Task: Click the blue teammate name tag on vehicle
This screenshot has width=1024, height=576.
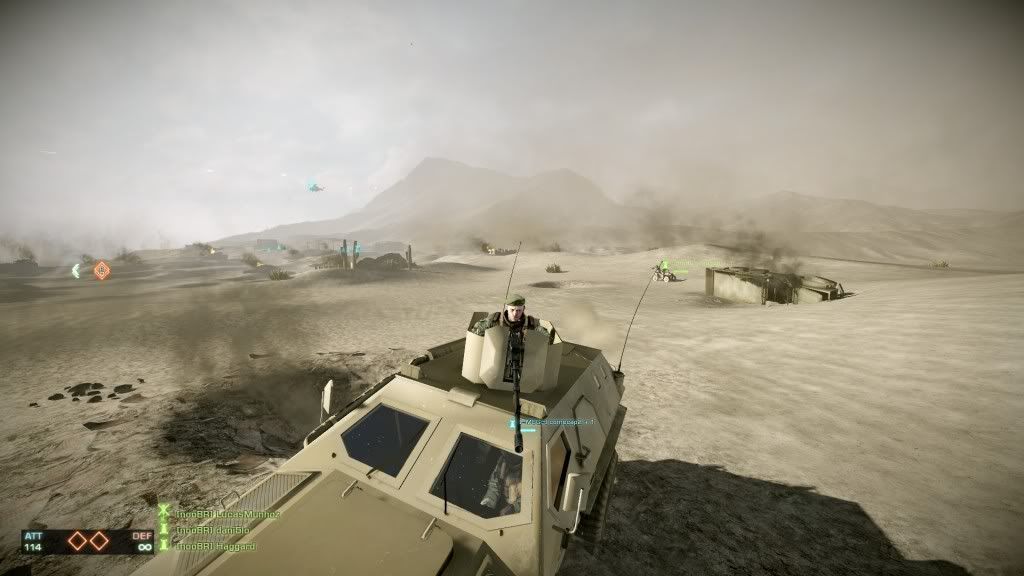Action: click(553, 423)
